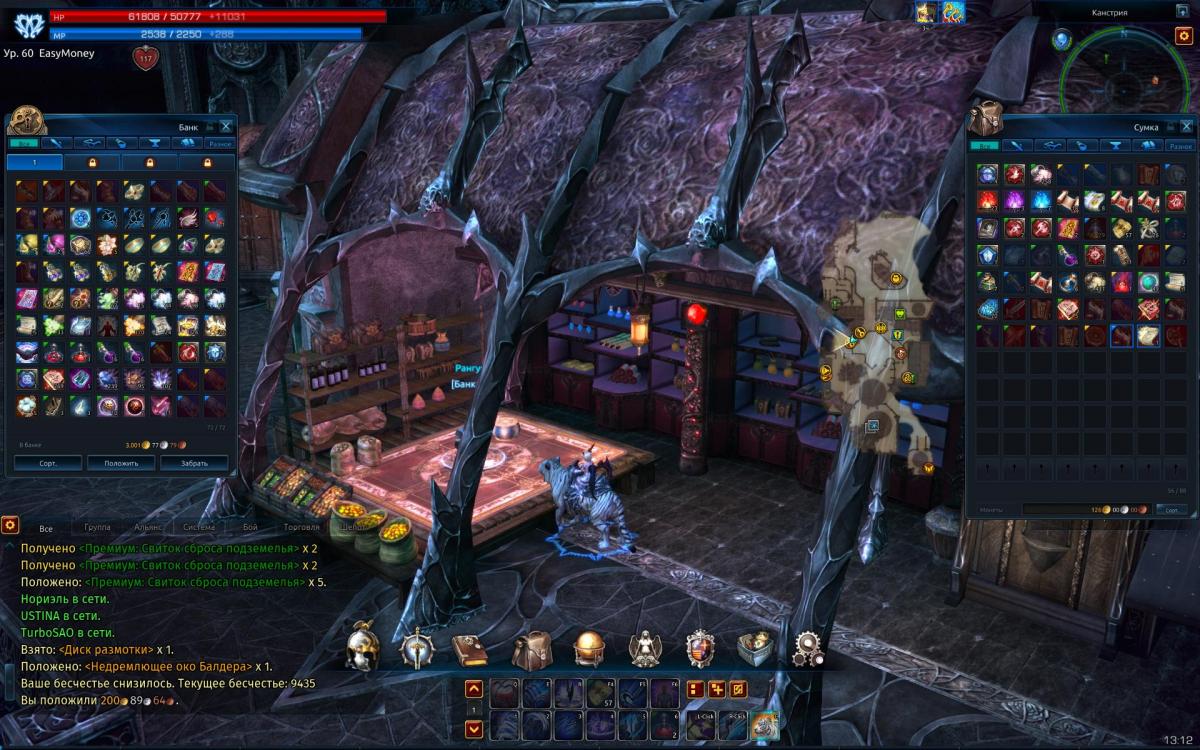Open the Группа chat tab
Viewport: 1200px width, 750px height.
[98, 527]
